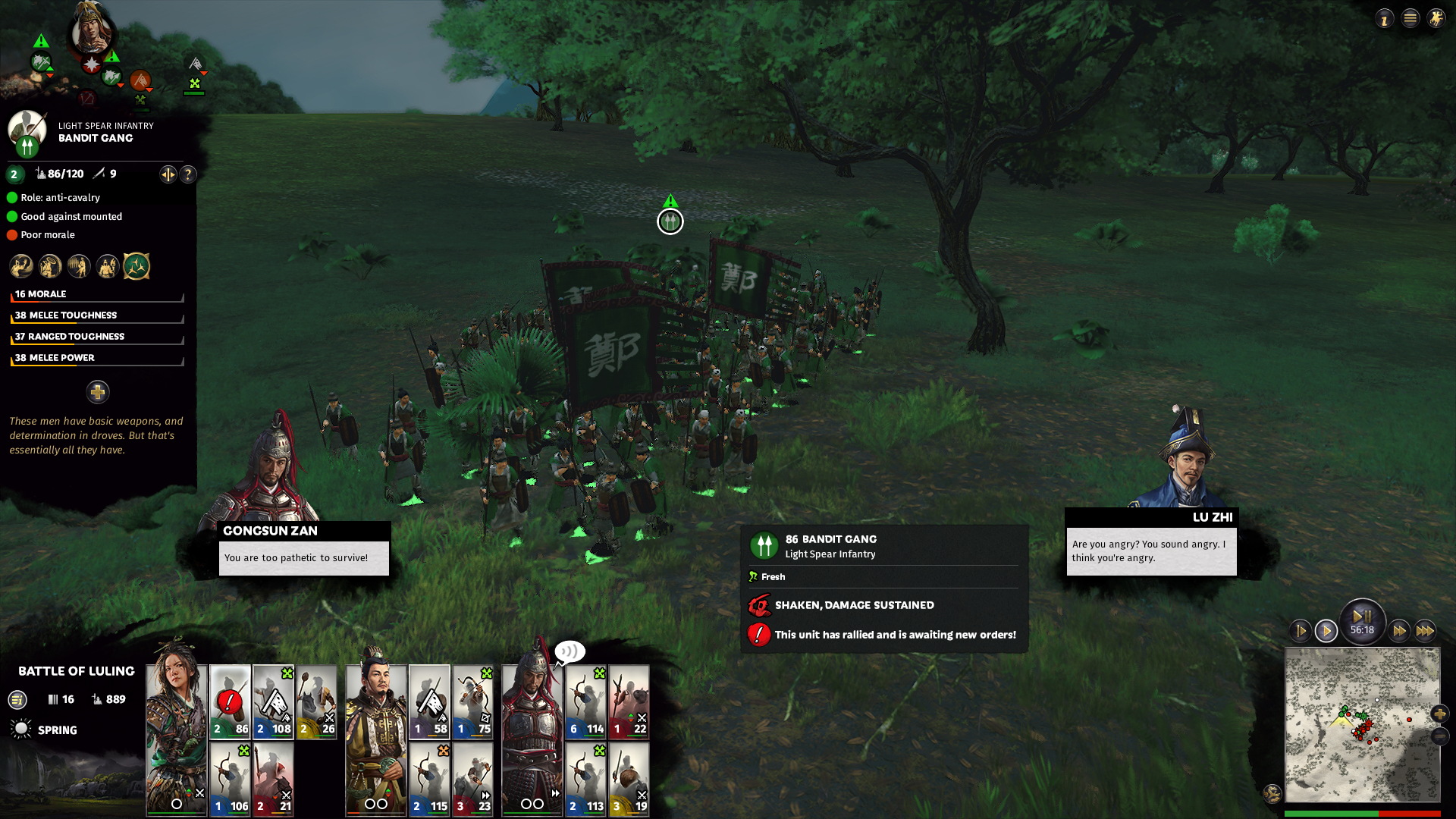
Task: Click the Bandit Gang marker above the unit
Action: [x=670, y=221]
